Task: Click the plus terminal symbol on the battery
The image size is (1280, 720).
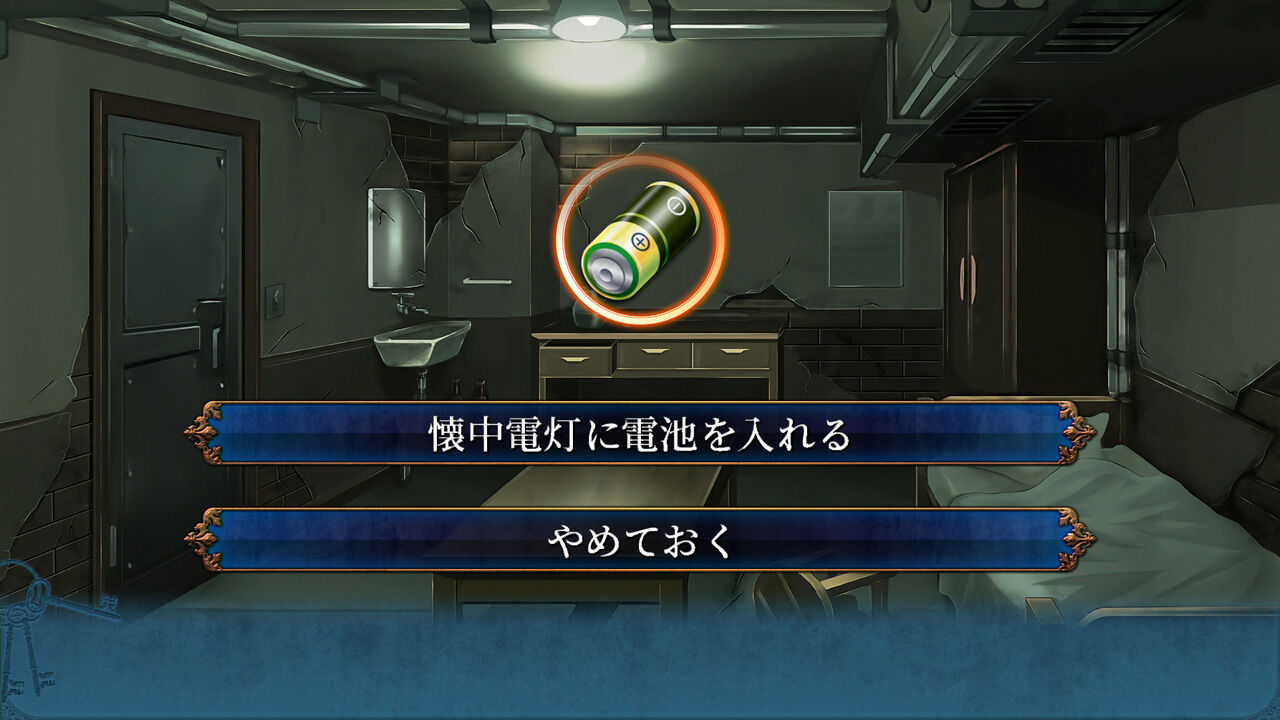Action: point(641,242)
